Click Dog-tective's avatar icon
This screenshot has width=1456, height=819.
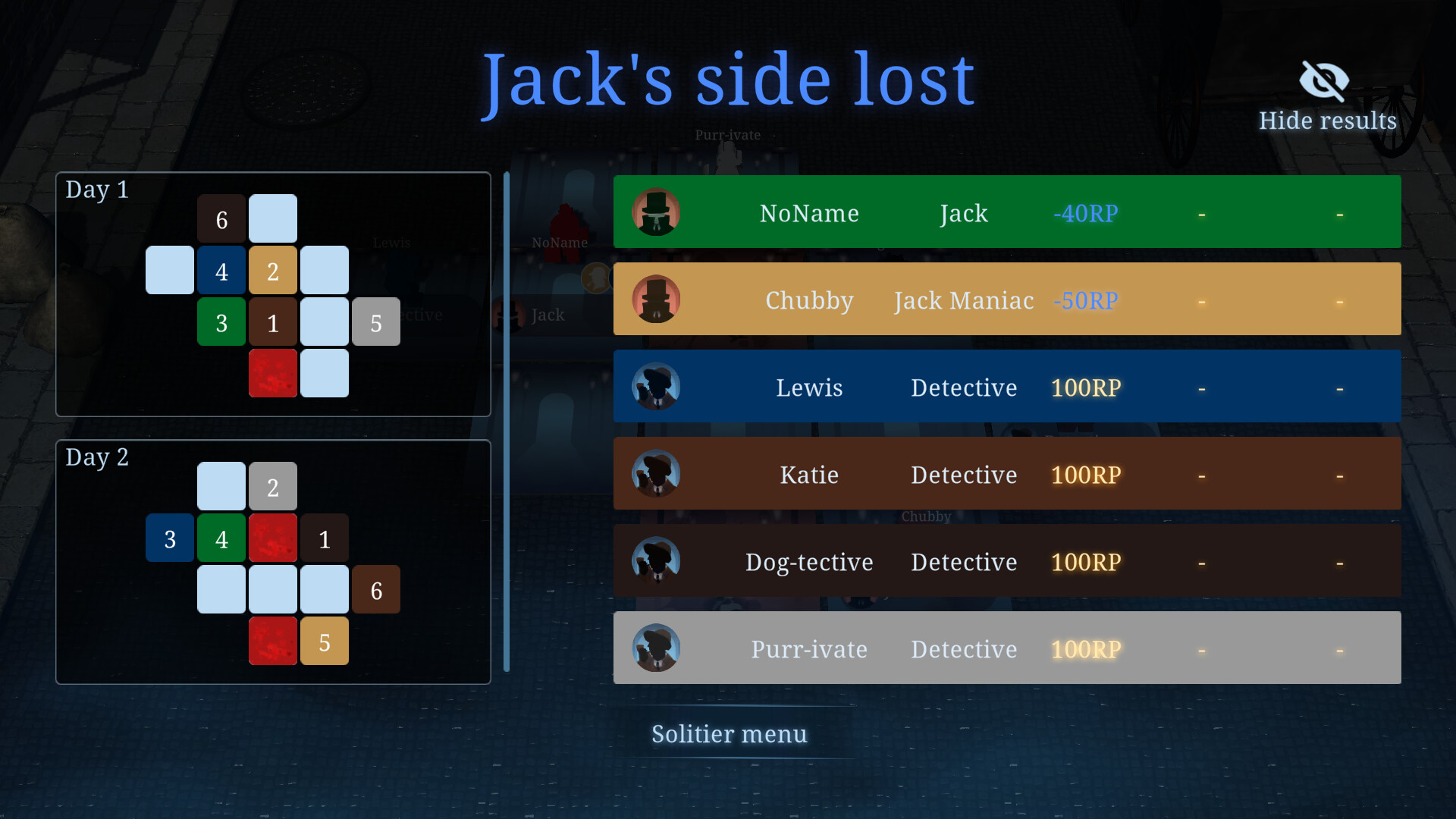click(656, 561)
